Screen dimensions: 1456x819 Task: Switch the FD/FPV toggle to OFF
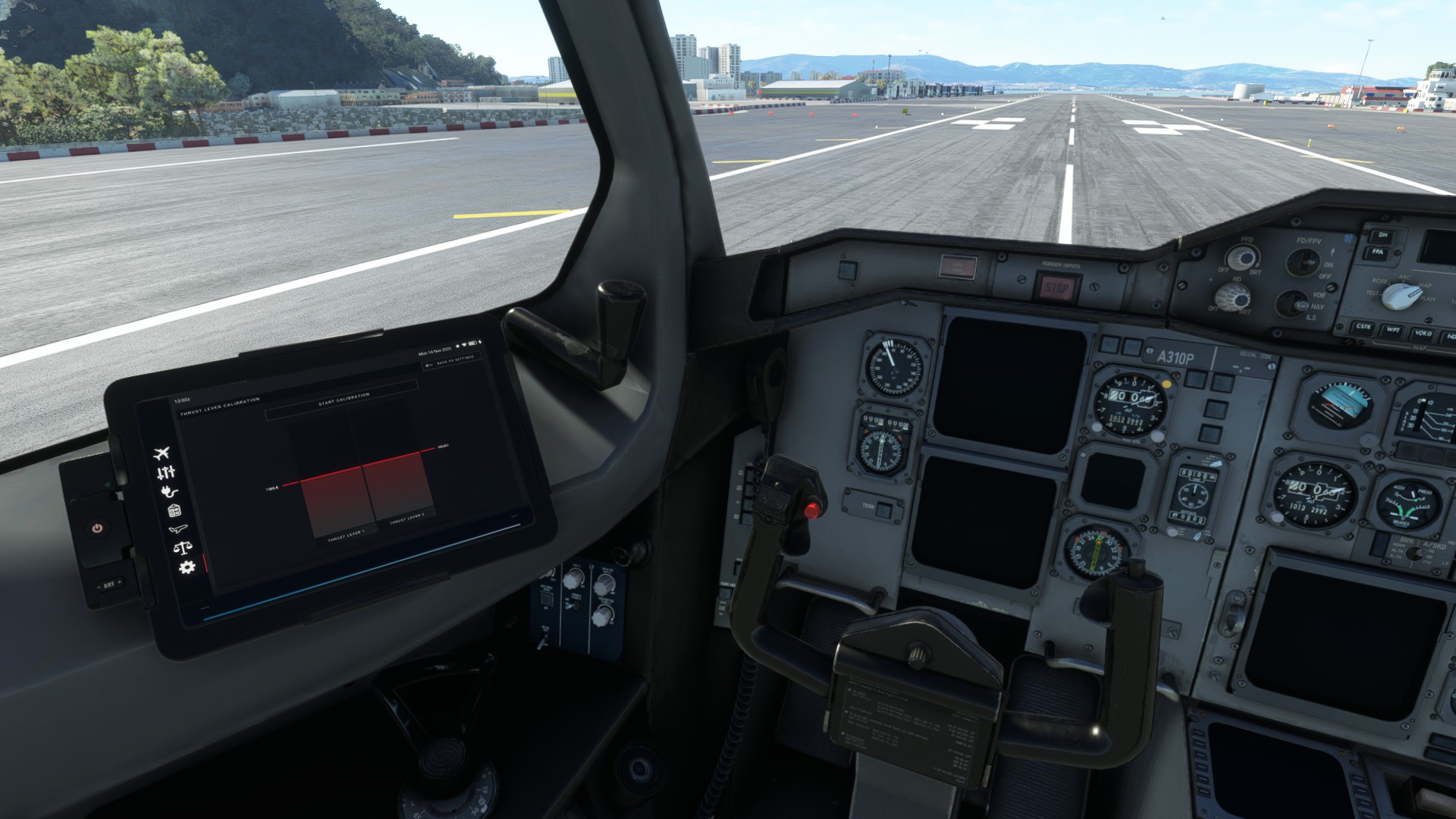tap(1302, 260)
